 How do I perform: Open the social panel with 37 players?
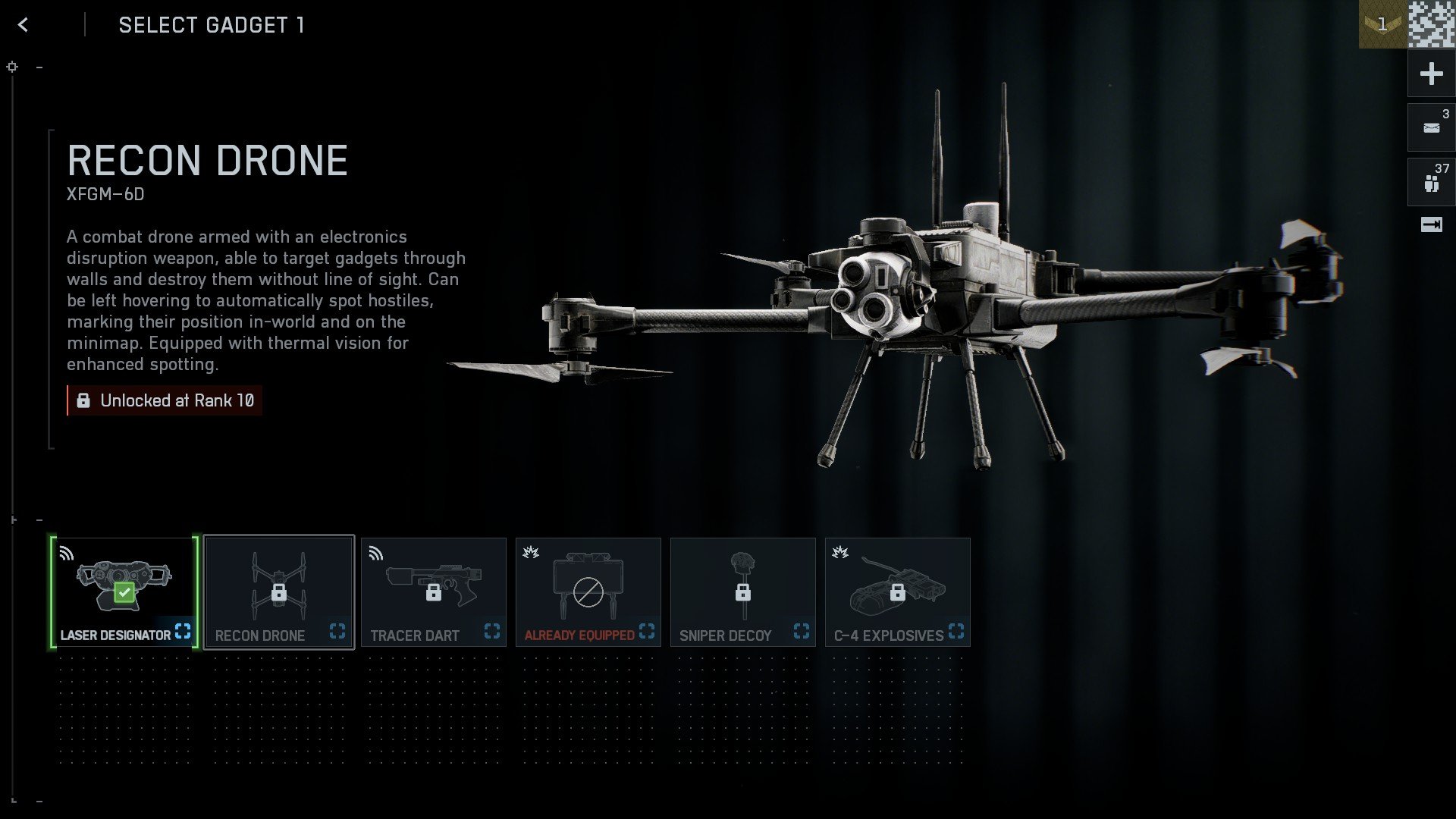coord(1430,180)
